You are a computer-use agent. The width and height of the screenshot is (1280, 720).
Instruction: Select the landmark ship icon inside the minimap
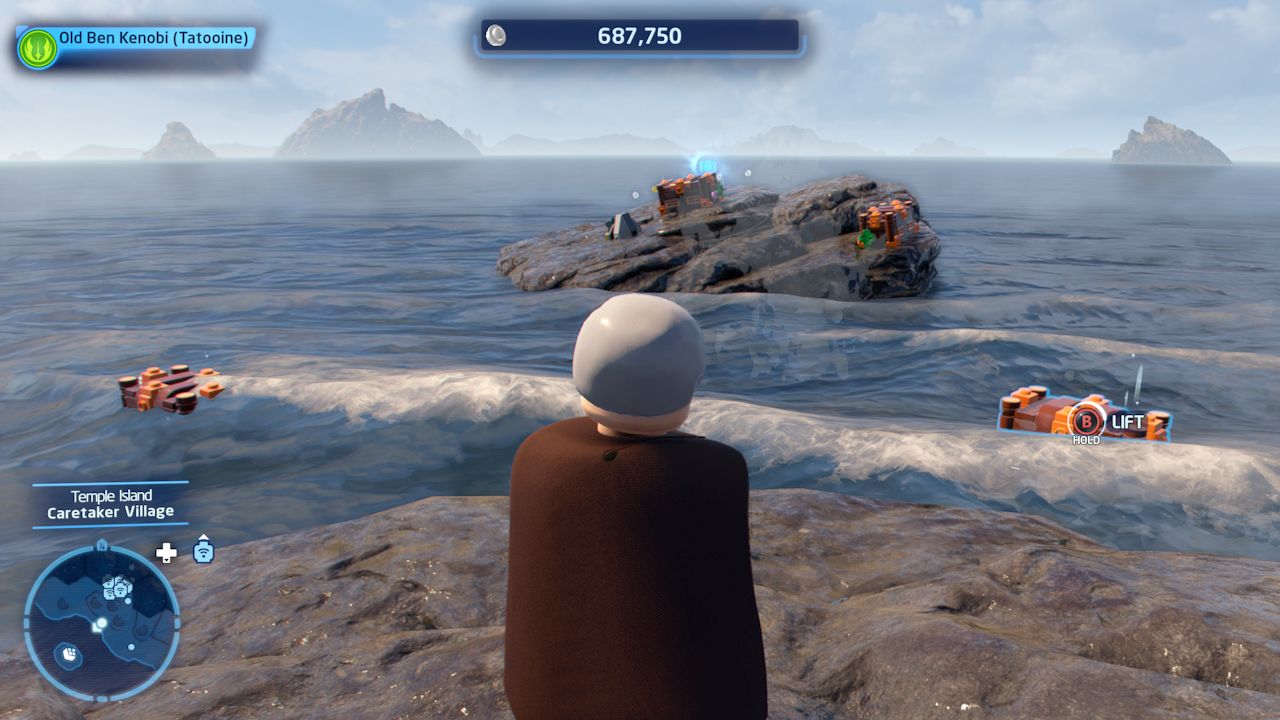click(70, 654)
